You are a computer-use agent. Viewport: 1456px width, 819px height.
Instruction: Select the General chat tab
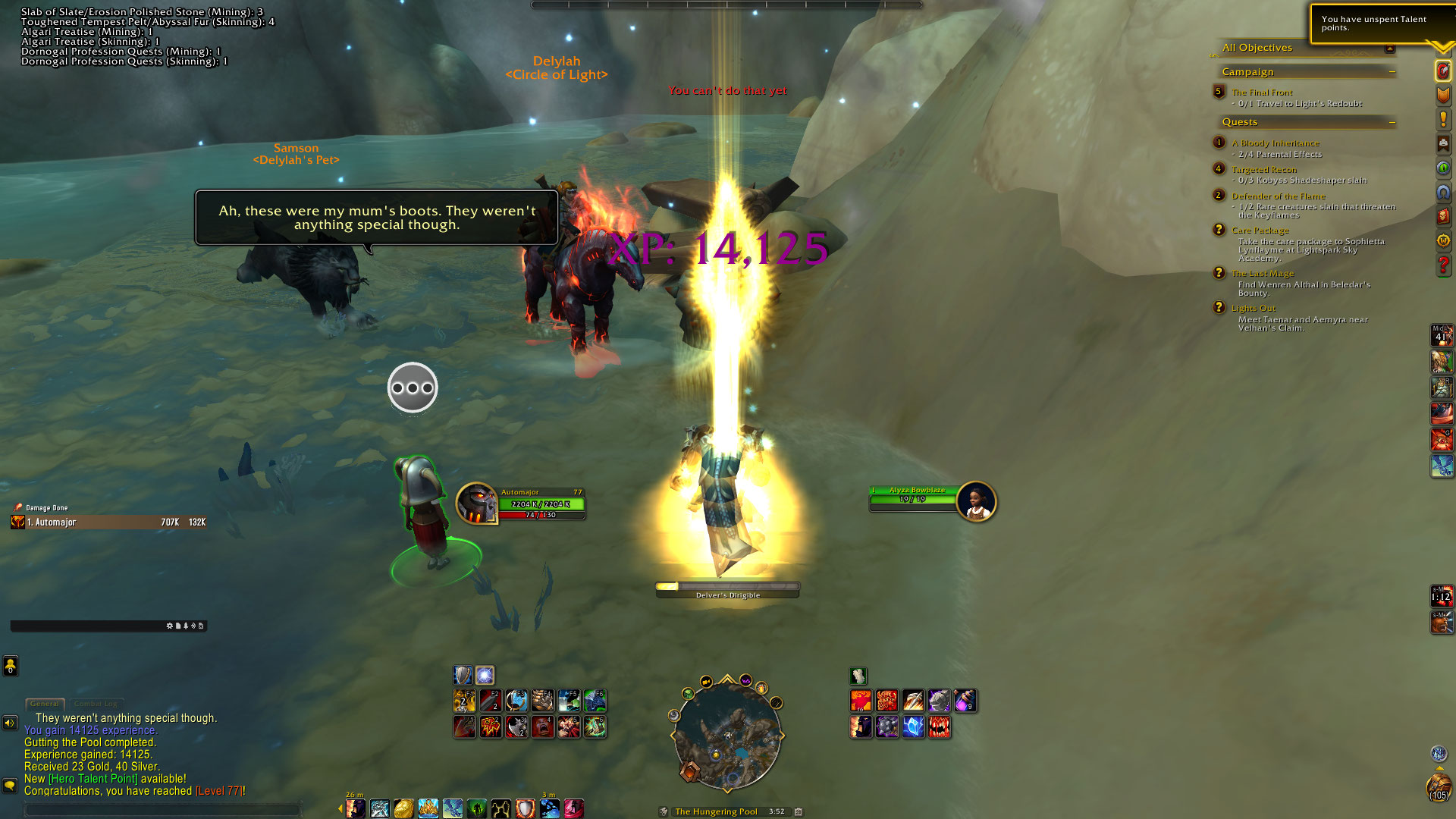point(45,704)
